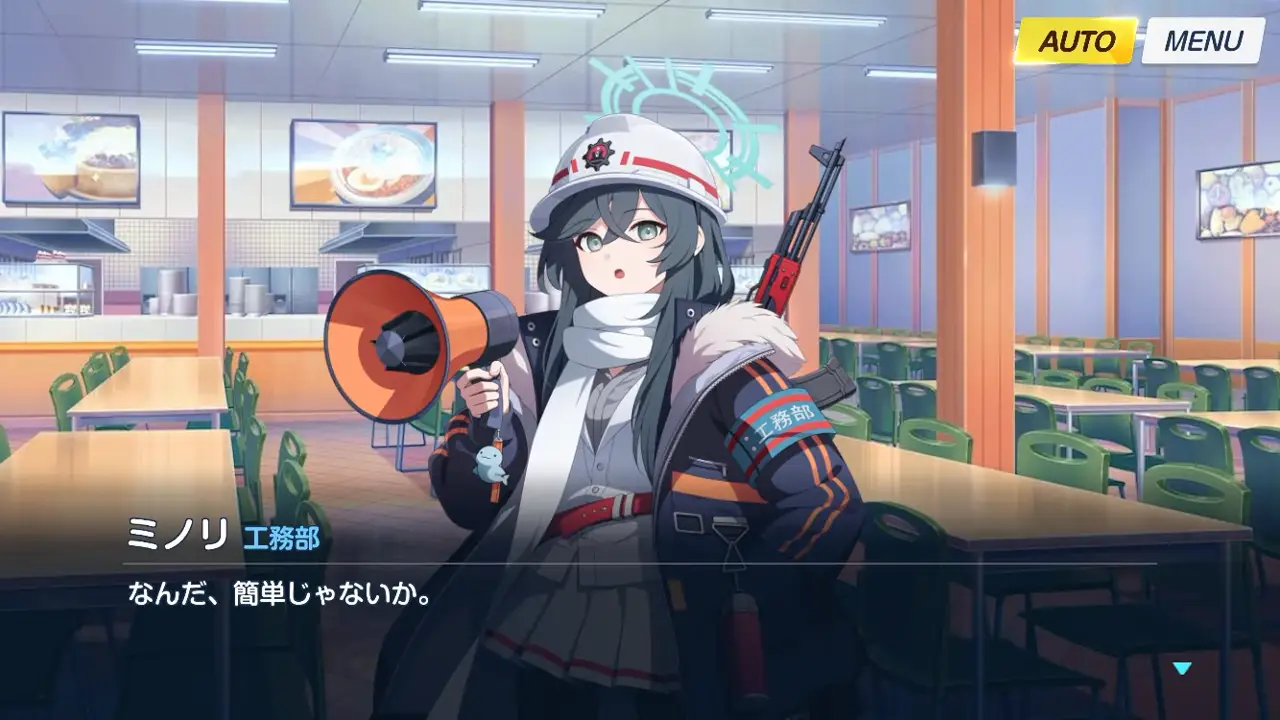Open the MENU button
Viewport: 1280px width, 720px height.
click(x=1203, y=42)
